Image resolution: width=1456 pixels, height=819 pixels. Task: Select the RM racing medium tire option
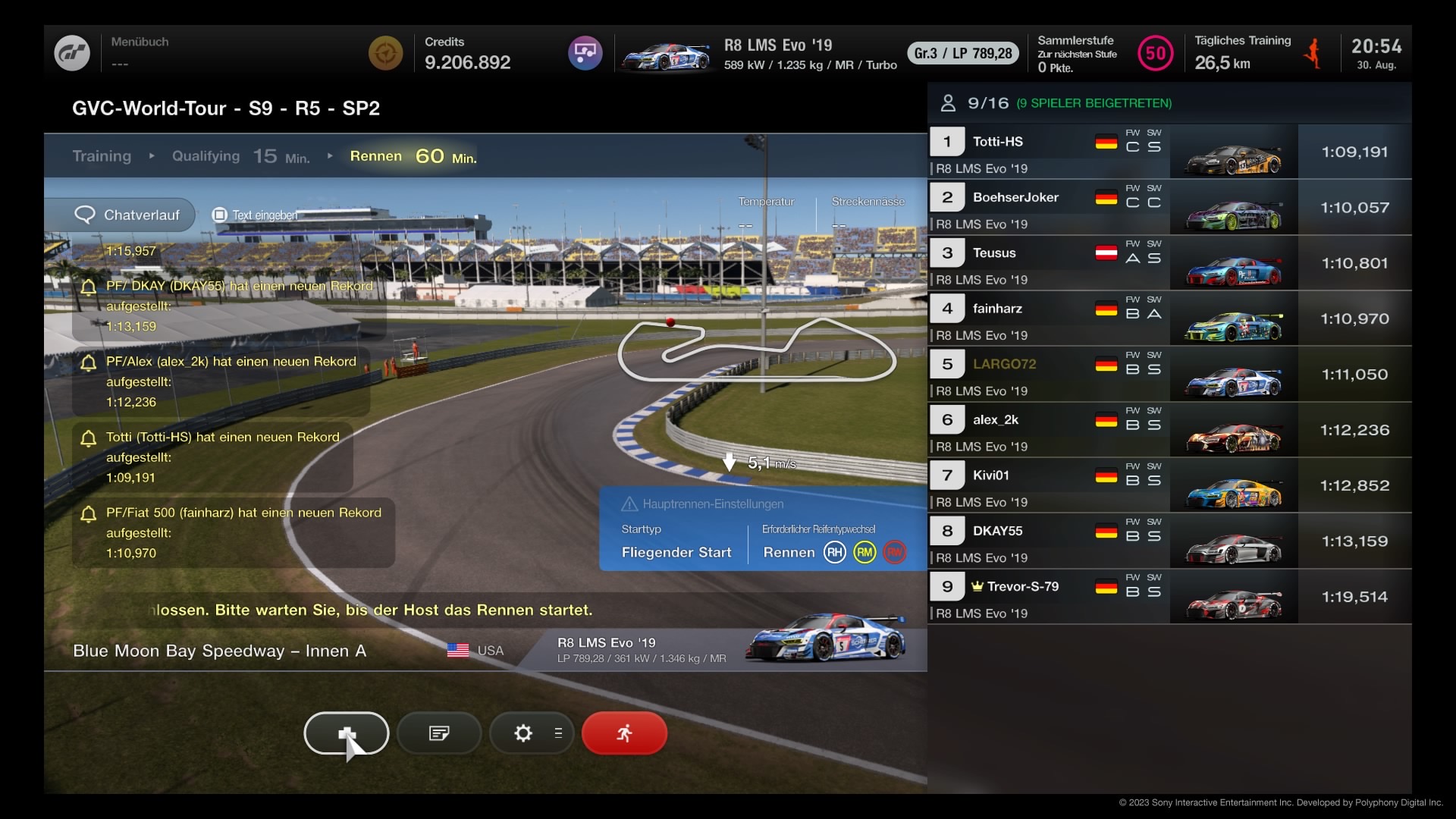coord(864,553)
